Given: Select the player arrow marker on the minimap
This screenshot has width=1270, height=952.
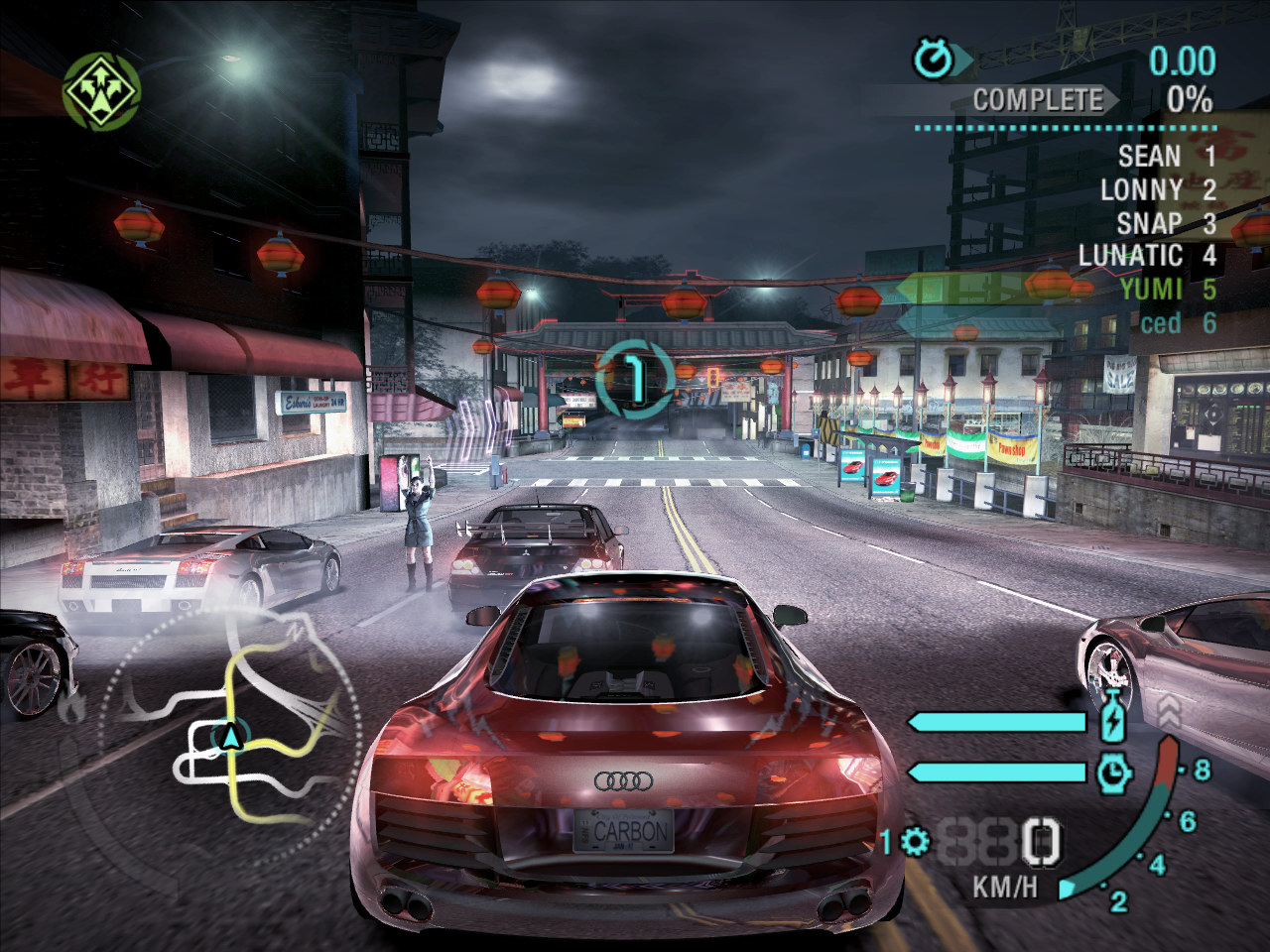Looking at the screenshot, I should coord(231,736).
